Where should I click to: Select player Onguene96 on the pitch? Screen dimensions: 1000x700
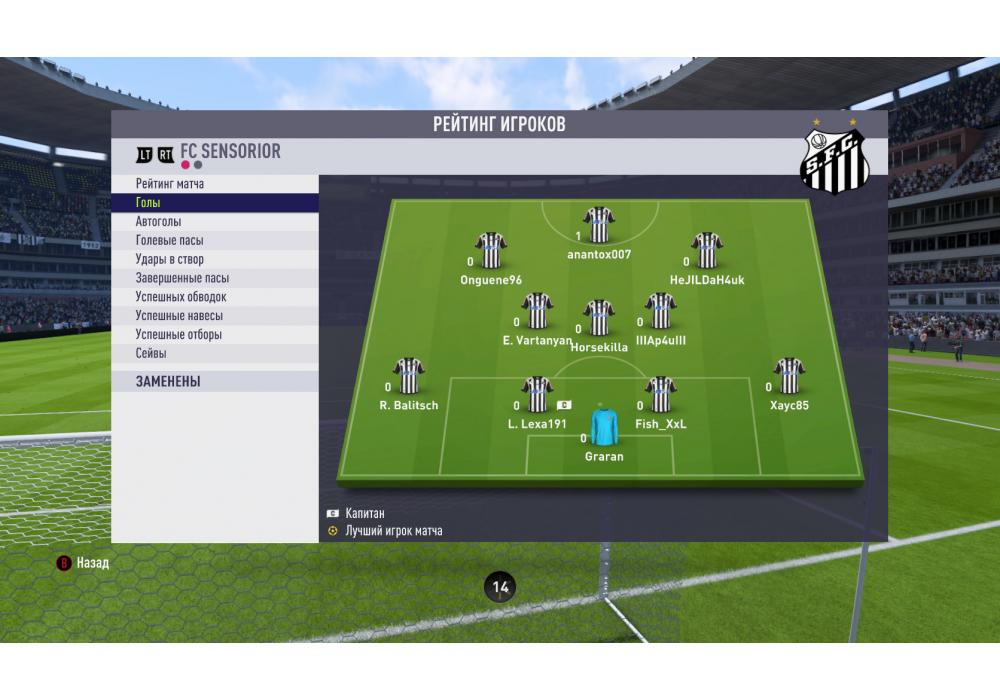tap(491, 251)
